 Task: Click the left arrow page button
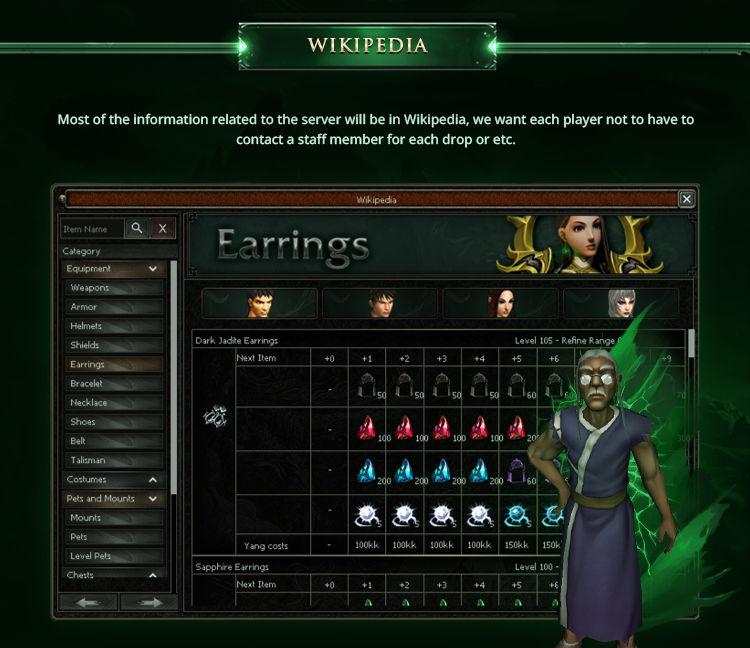pos(89,602)
